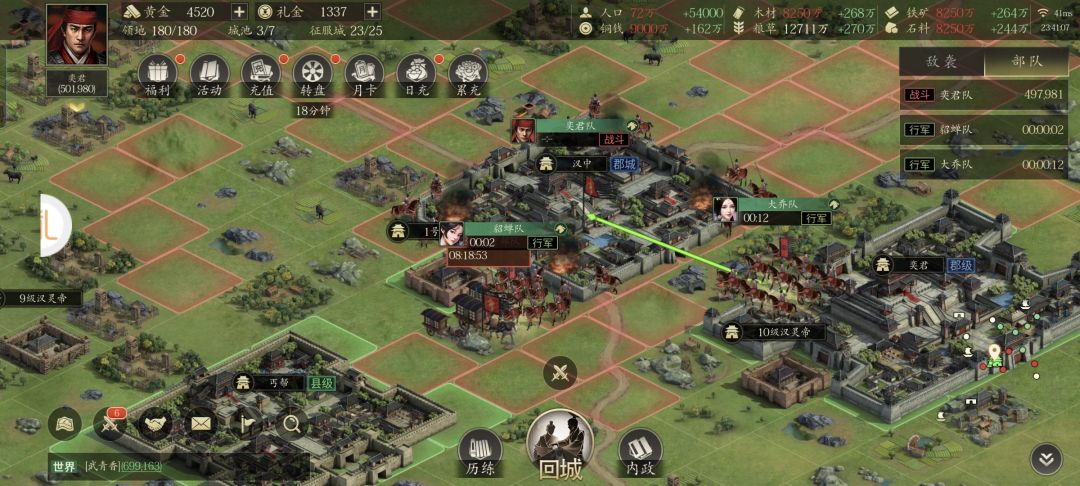Open the 月卡 monthly card offer
Screen dimensions: 1080x486
[365, 72]
